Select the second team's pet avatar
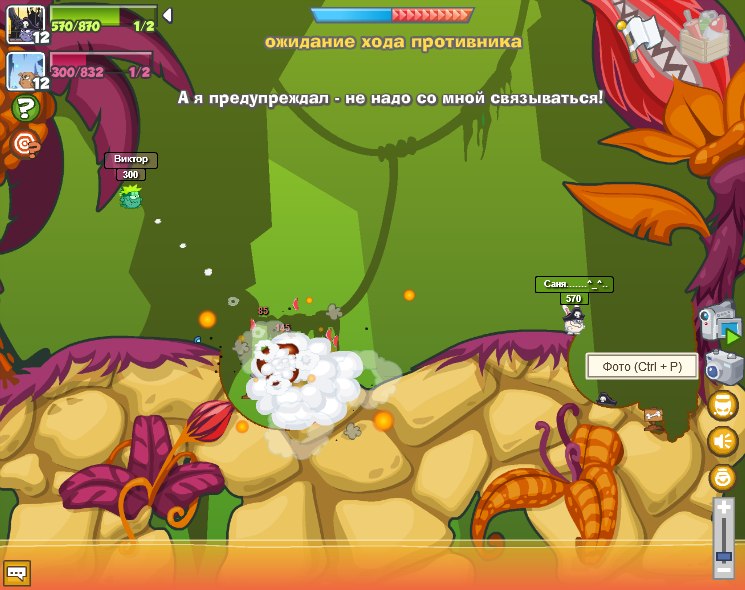This screenshot has height=590, width=745. pyautogui.click(x=24, y=70)
